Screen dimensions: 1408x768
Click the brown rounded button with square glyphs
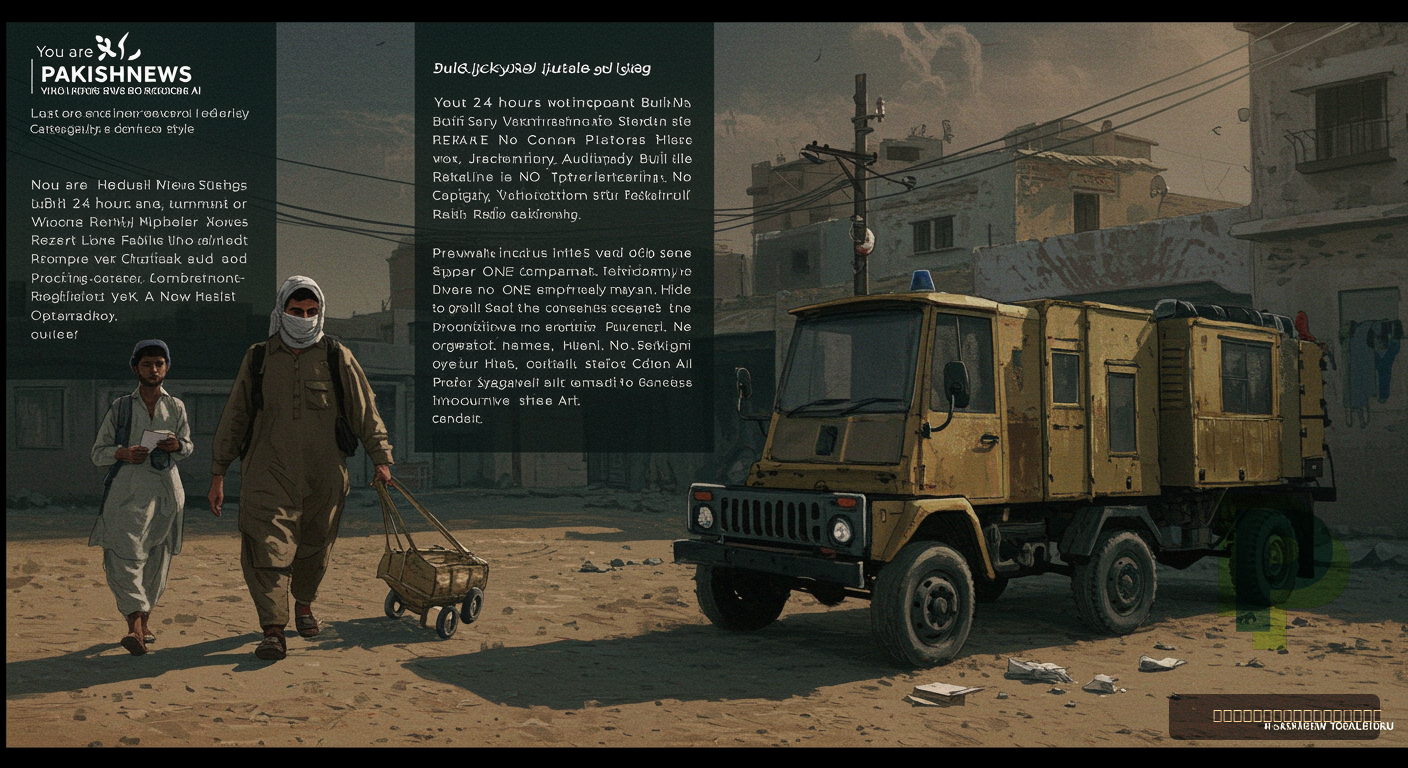click(x=1274, y=716)
